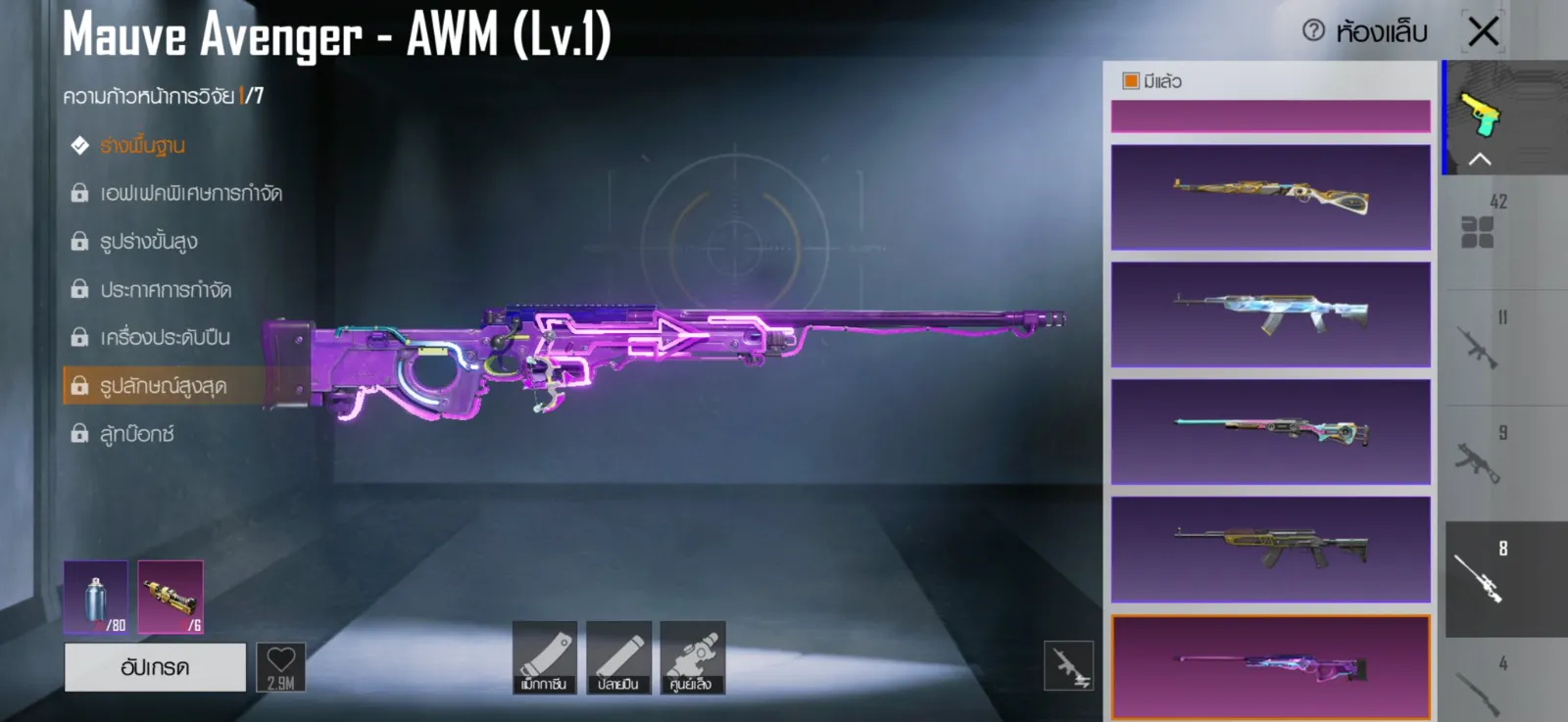Select the เครื่องประดับปืน entry
The height and width of the screenshot is (722, 1568).
[165, 338]
